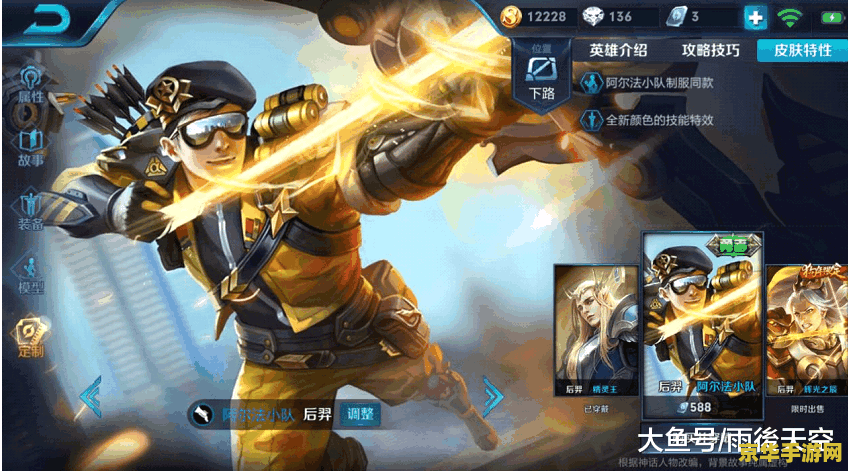This screenshot has height=471, width=848.
Task: Open the 模型 model viewer
Action: click(x=29, y=273)
